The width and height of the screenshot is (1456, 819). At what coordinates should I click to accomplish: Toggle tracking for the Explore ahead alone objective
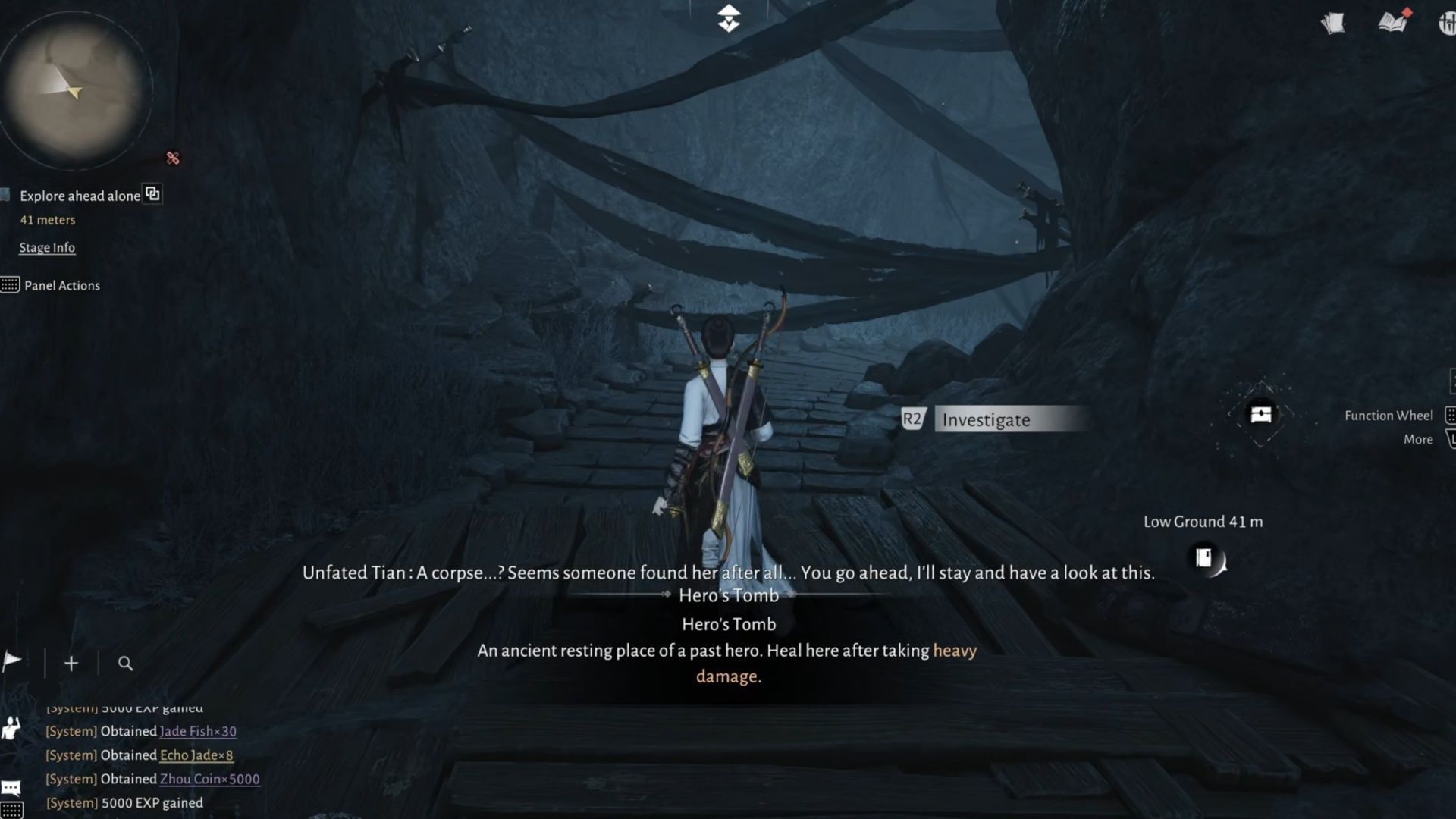coord(152,194)
